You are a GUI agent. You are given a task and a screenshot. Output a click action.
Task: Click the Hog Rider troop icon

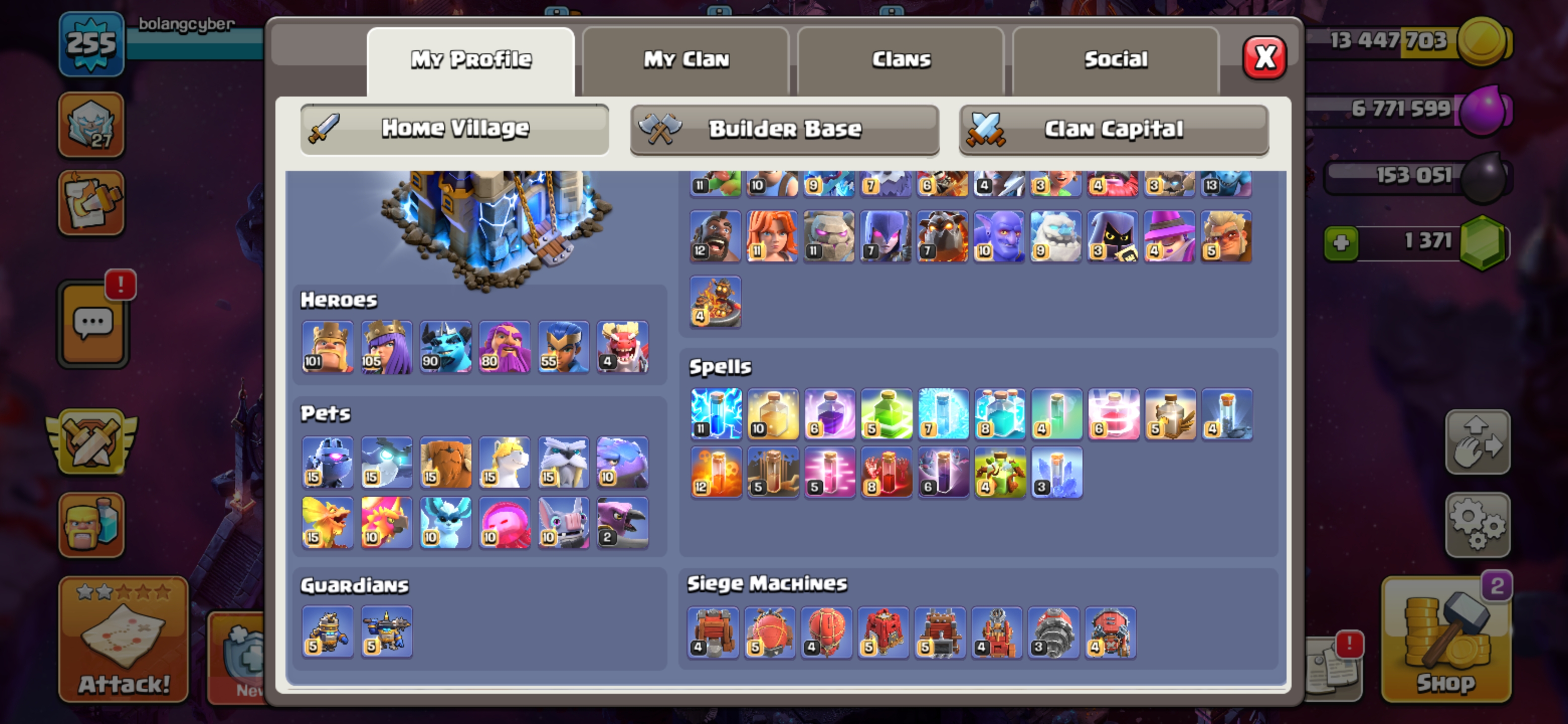click(x=715, y=237)
